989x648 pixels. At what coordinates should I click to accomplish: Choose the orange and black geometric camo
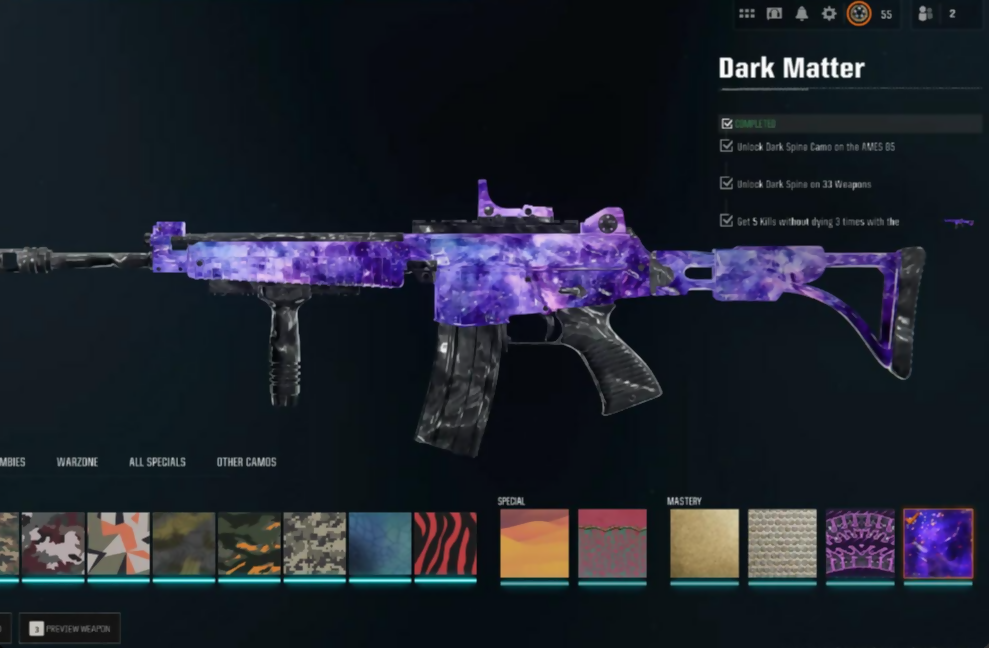tap(118, 544)
